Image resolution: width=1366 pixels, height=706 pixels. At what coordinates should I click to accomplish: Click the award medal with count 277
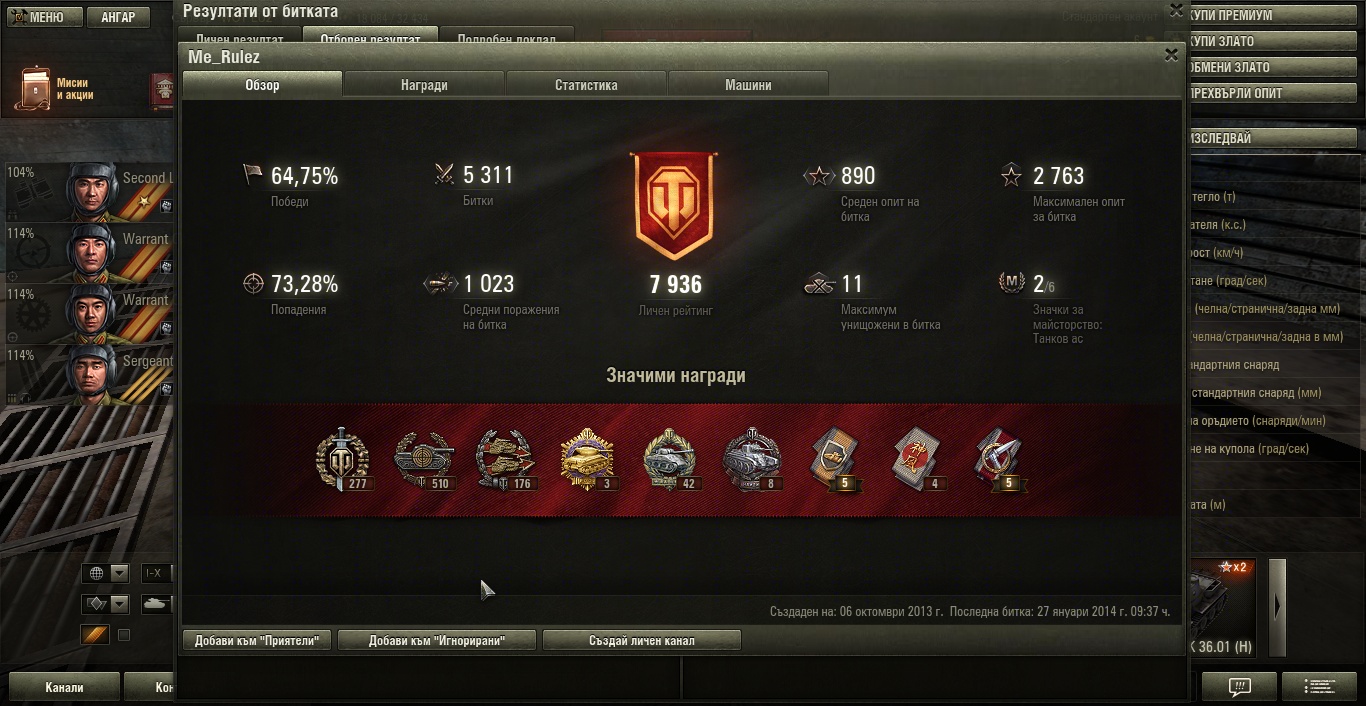(342, 462)
